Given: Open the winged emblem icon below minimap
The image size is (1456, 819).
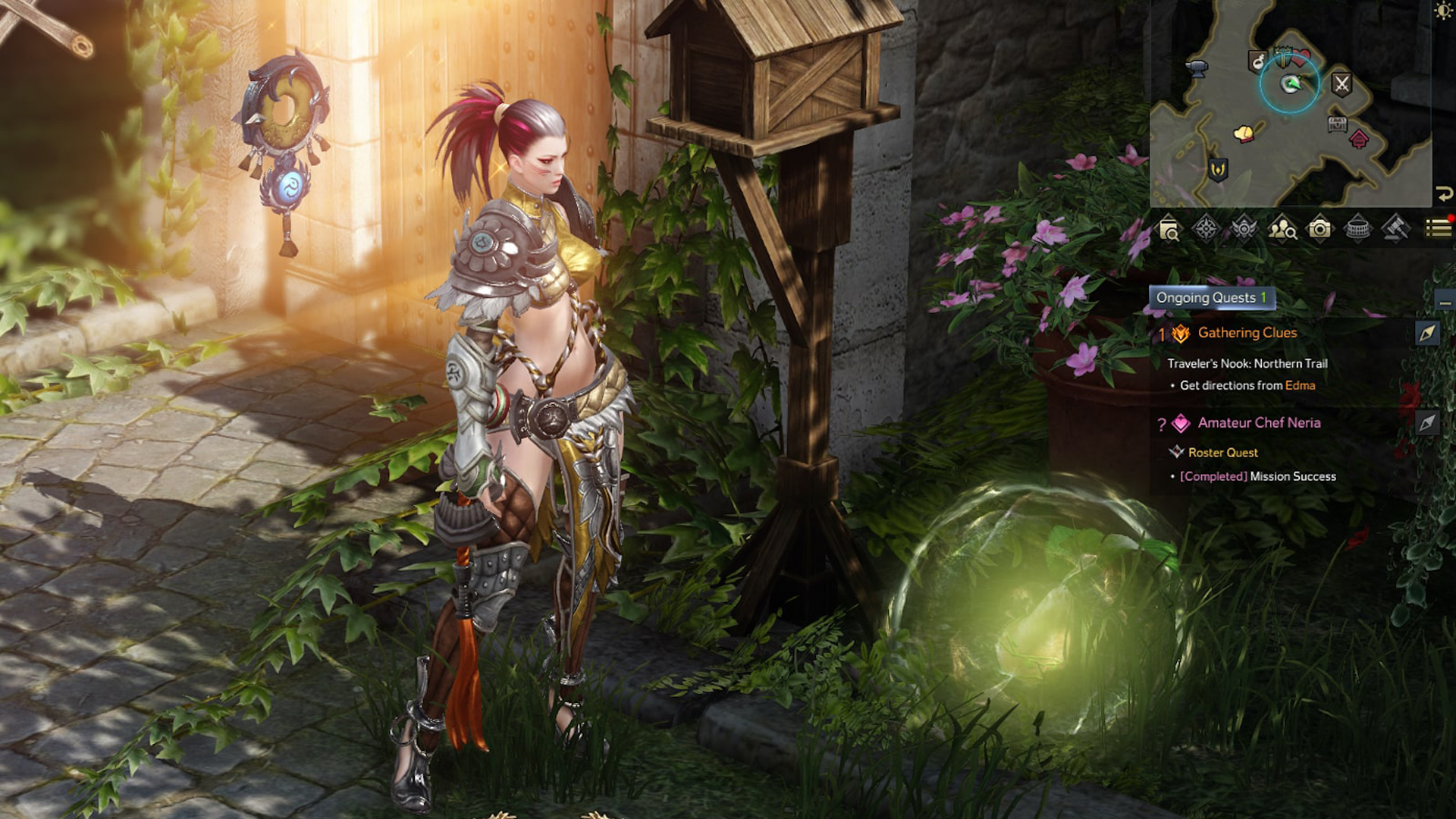Looking at the screenshot, I should (x=1244, y=228).
